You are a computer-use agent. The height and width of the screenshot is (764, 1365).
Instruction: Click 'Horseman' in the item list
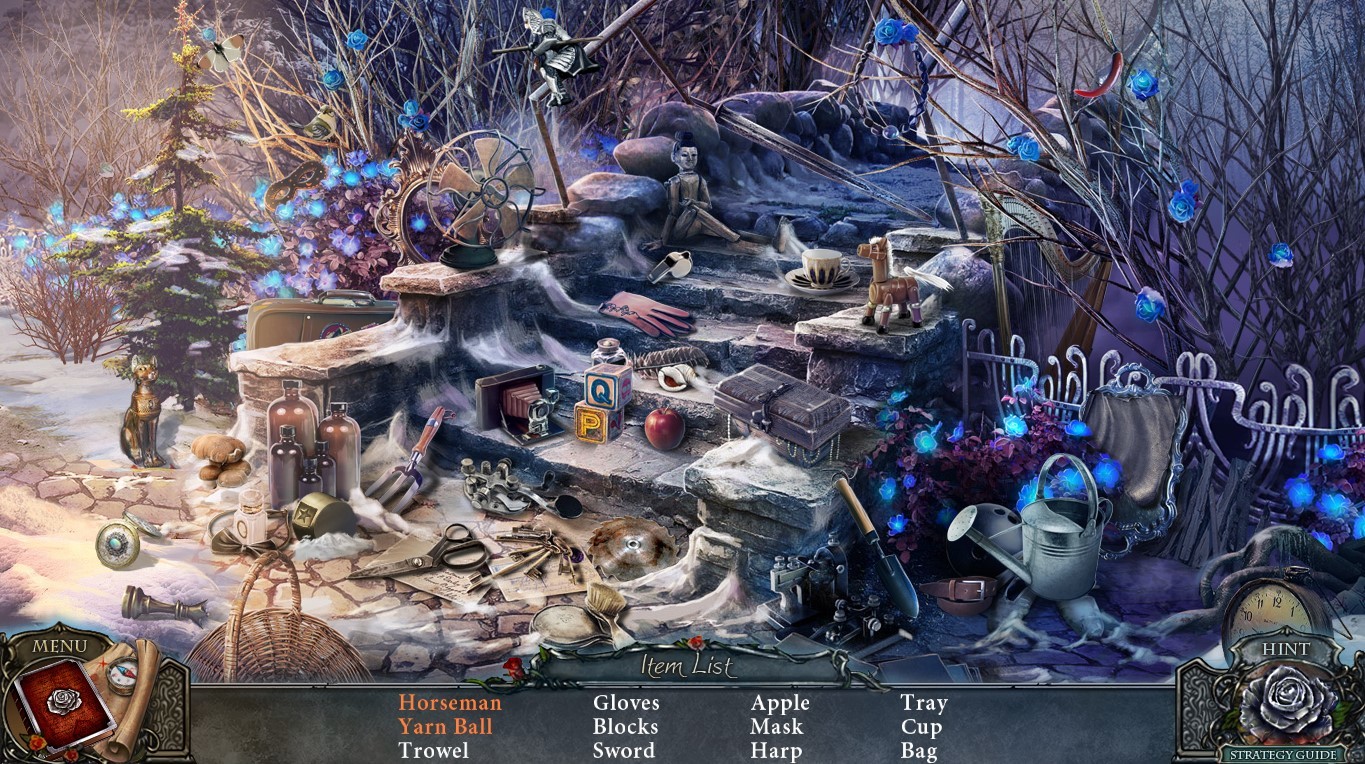(x=451, y=702)
